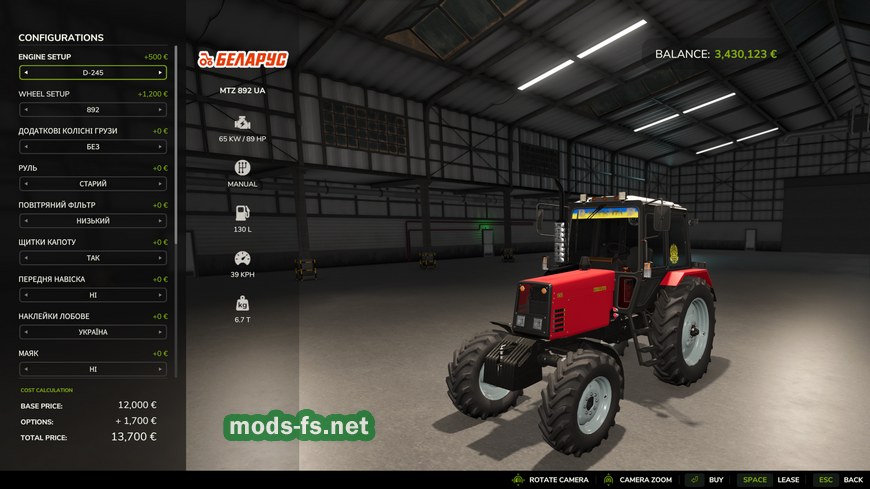Advance Wheel Setup with right arrow
This screenshot has height=489, width=870.
coord(160,110)
